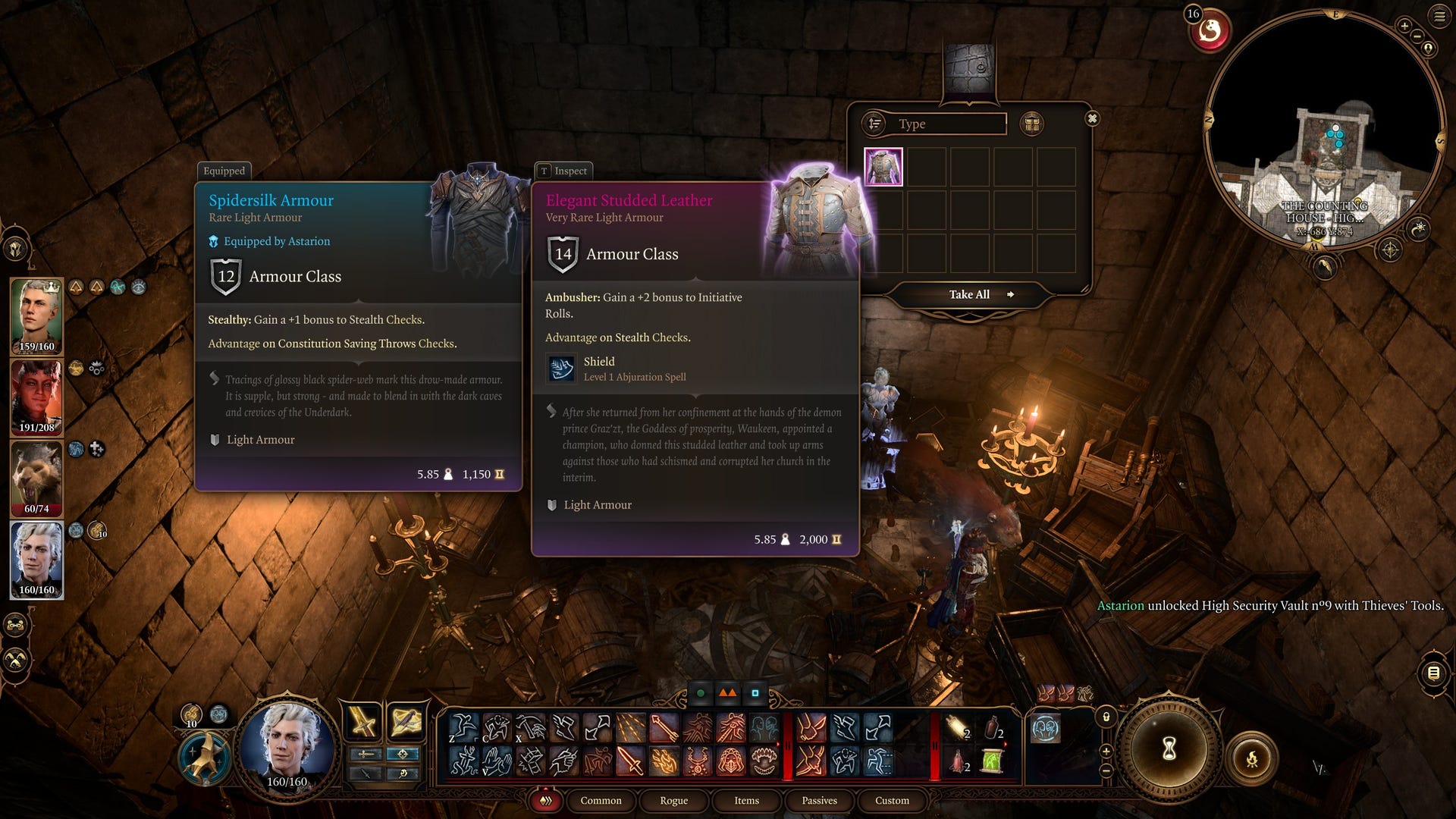The height and width of the screenshot is (819, 1456).
Task: Zoom in on the minimap
Action: [x=1404, y=27]
